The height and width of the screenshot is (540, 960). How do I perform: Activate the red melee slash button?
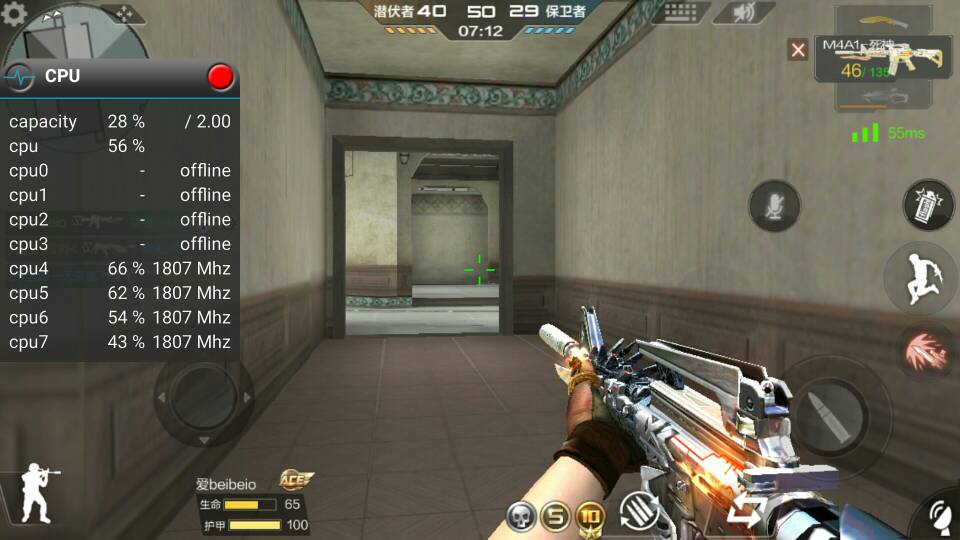point(924,352)
